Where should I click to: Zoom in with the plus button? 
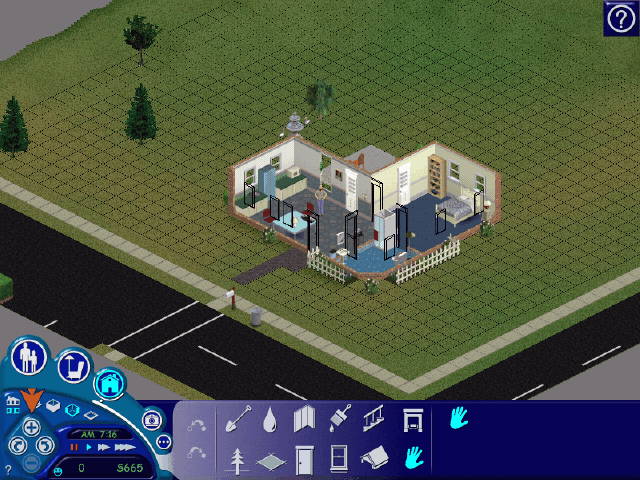pos(31,427)
